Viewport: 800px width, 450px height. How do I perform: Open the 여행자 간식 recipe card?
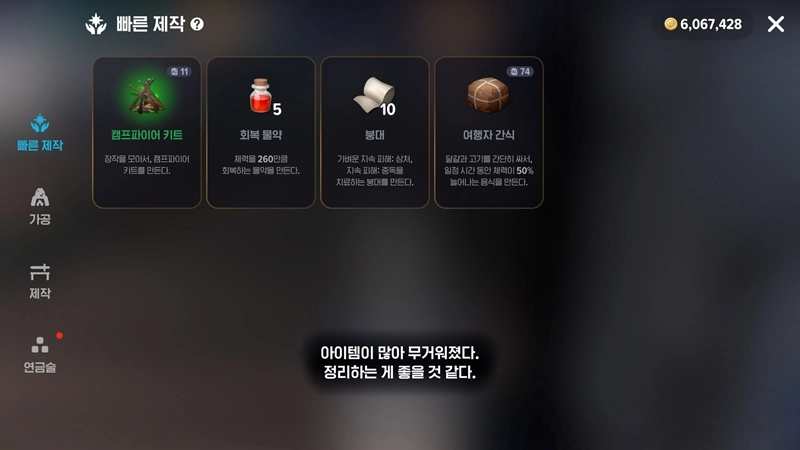click(x=489, y=132)
